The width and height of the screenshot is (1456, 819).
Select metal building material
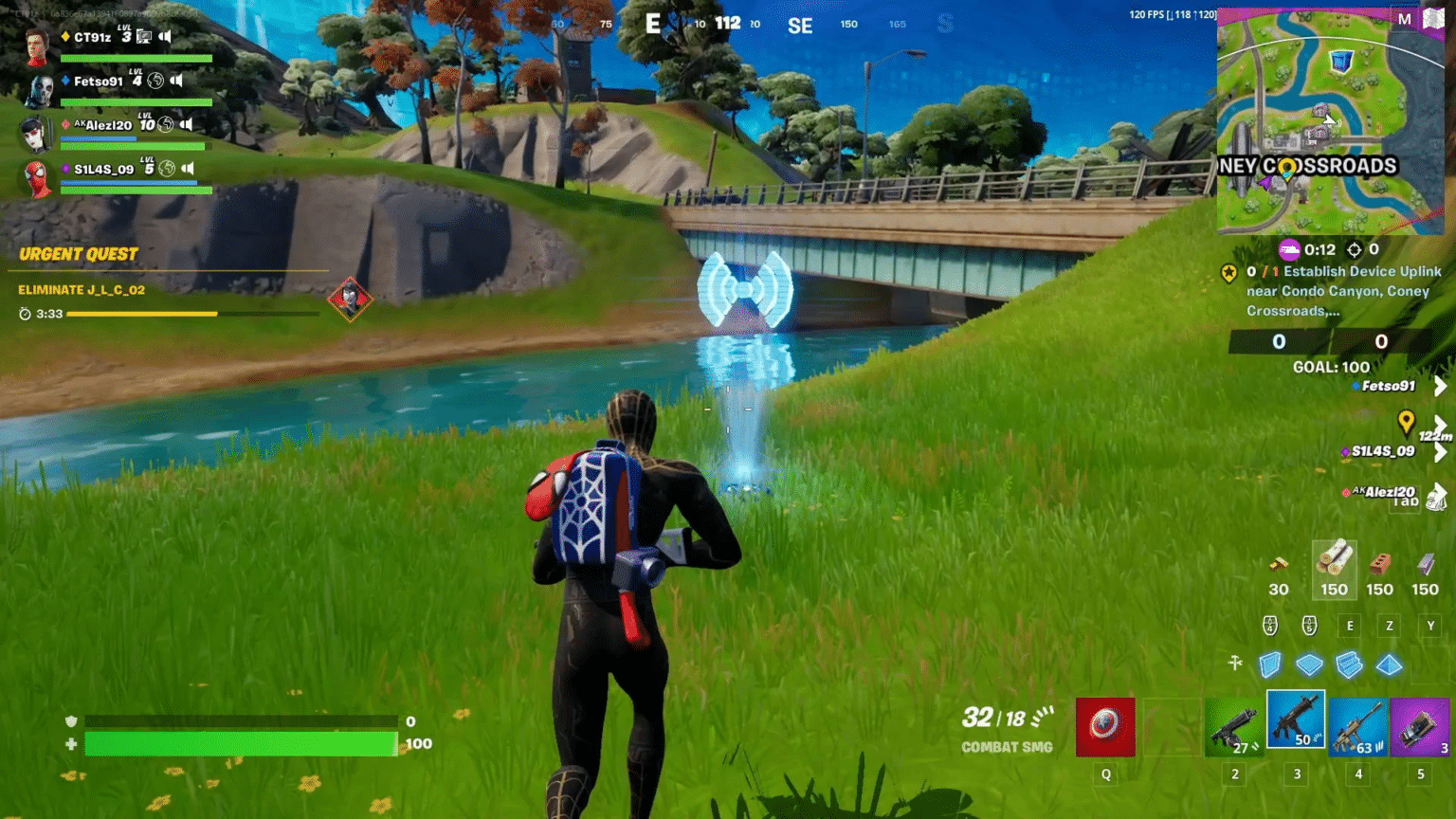click(1425, 567)
